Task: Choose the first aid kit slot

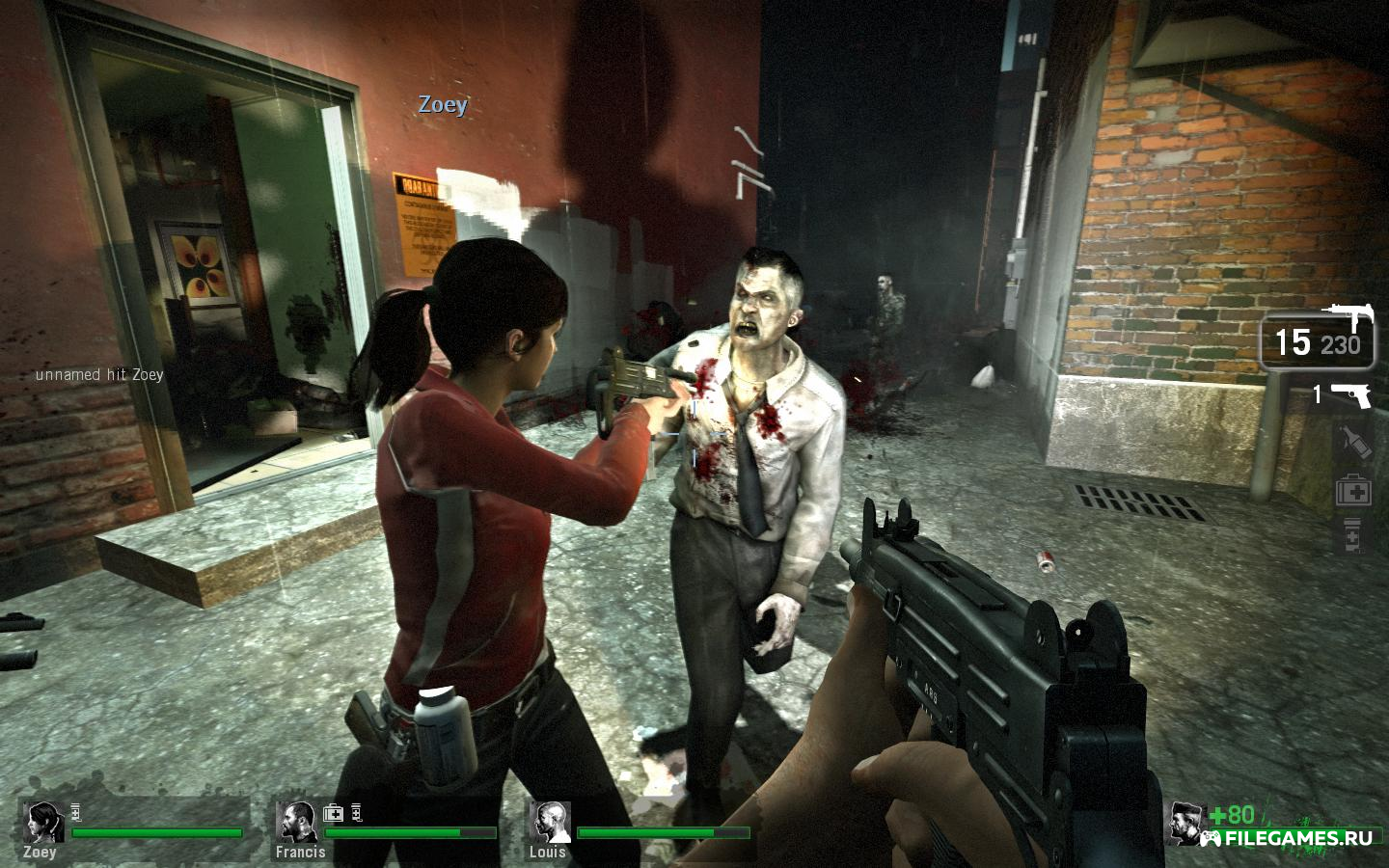Action: (x=1353, y=492)
